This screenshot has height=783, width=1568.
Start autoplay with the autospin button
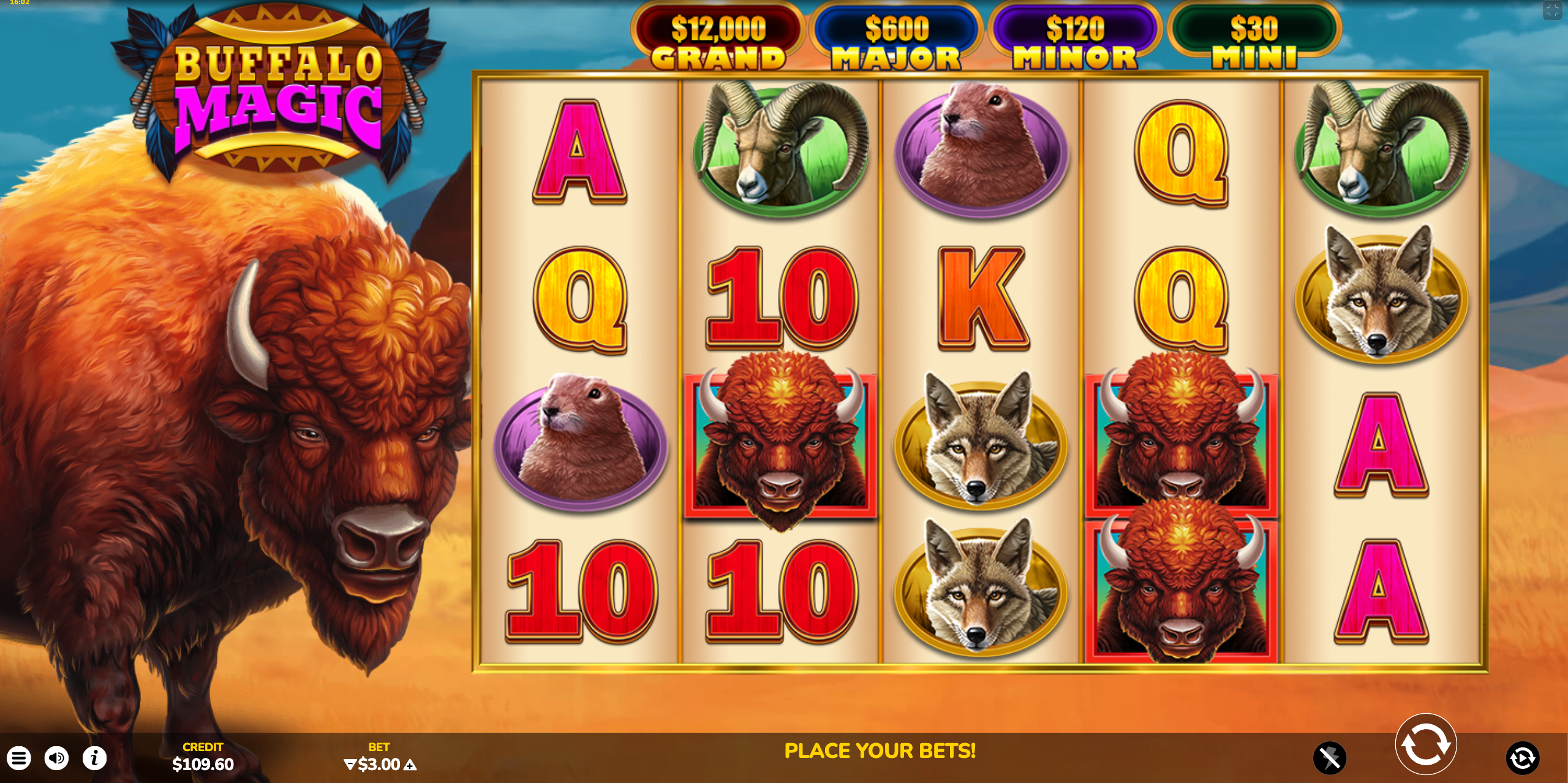coord(1522,758)
